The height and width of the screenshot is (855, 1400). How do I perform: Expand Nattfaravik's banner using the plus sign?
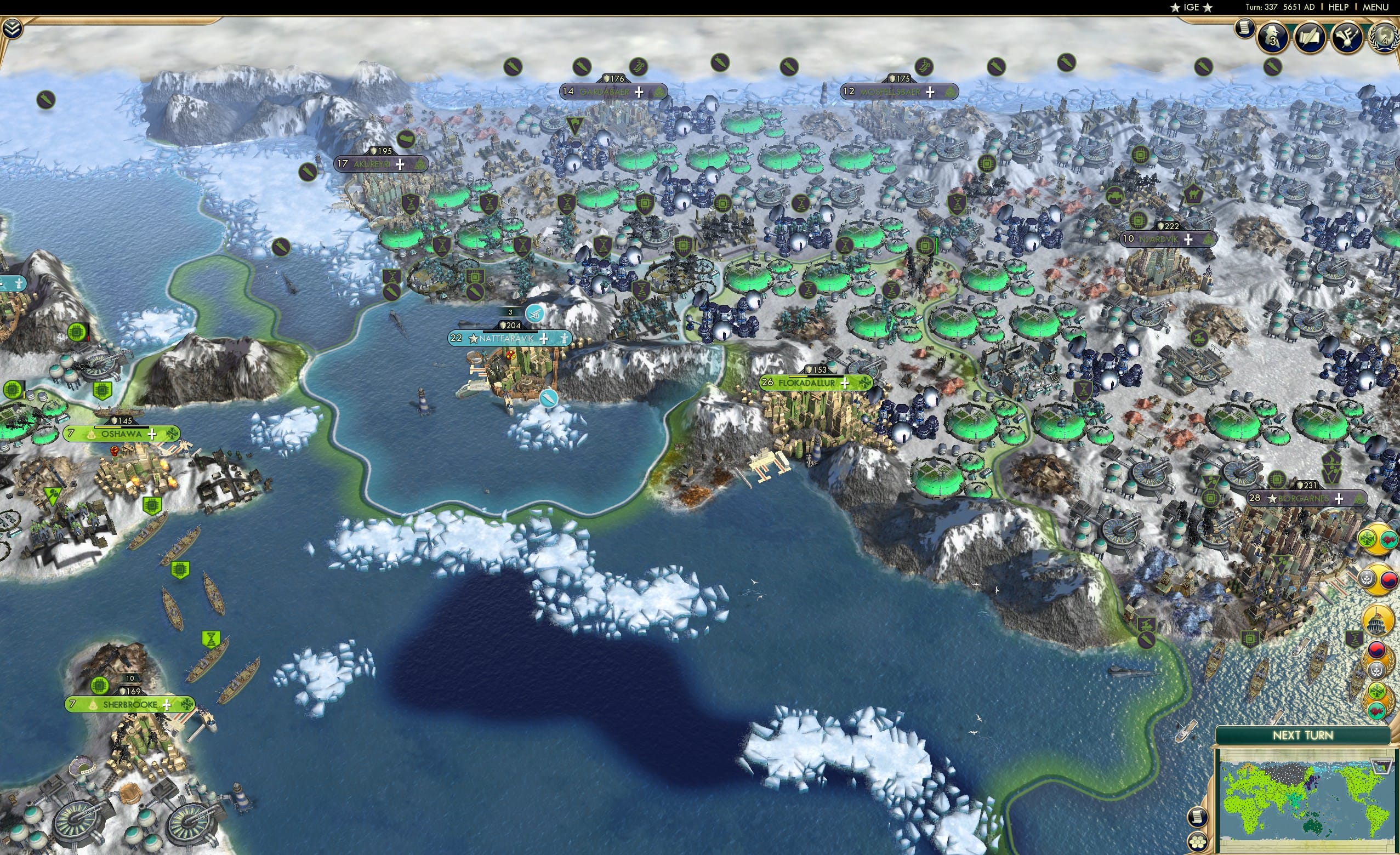[544, 338]
